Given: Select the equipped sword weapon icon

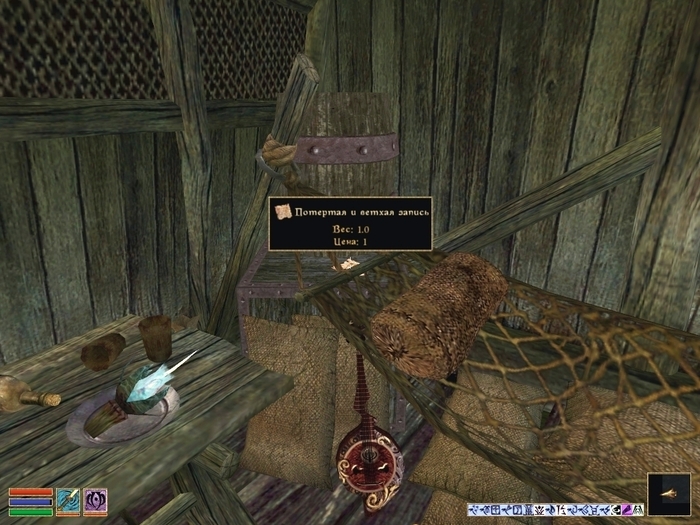Looking at the screenshot, I should 68,499.
